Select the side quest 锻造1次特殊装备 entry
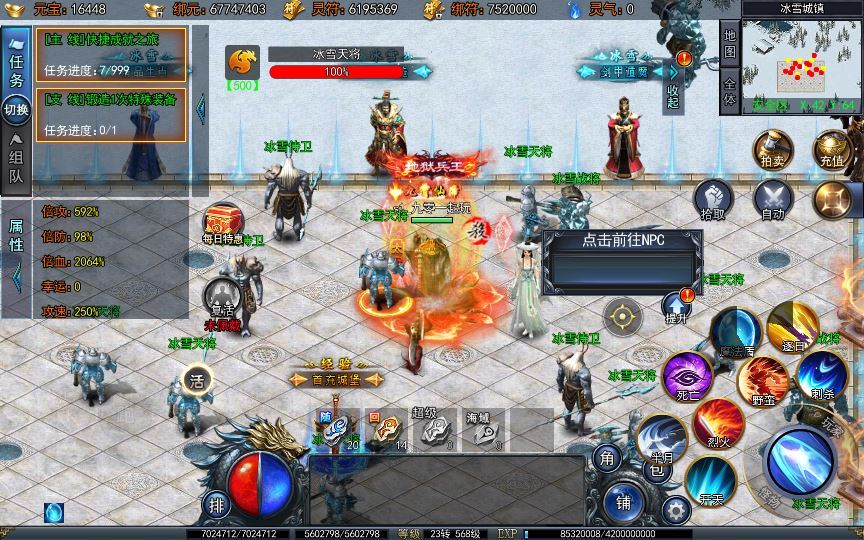 tap(112, 114)
